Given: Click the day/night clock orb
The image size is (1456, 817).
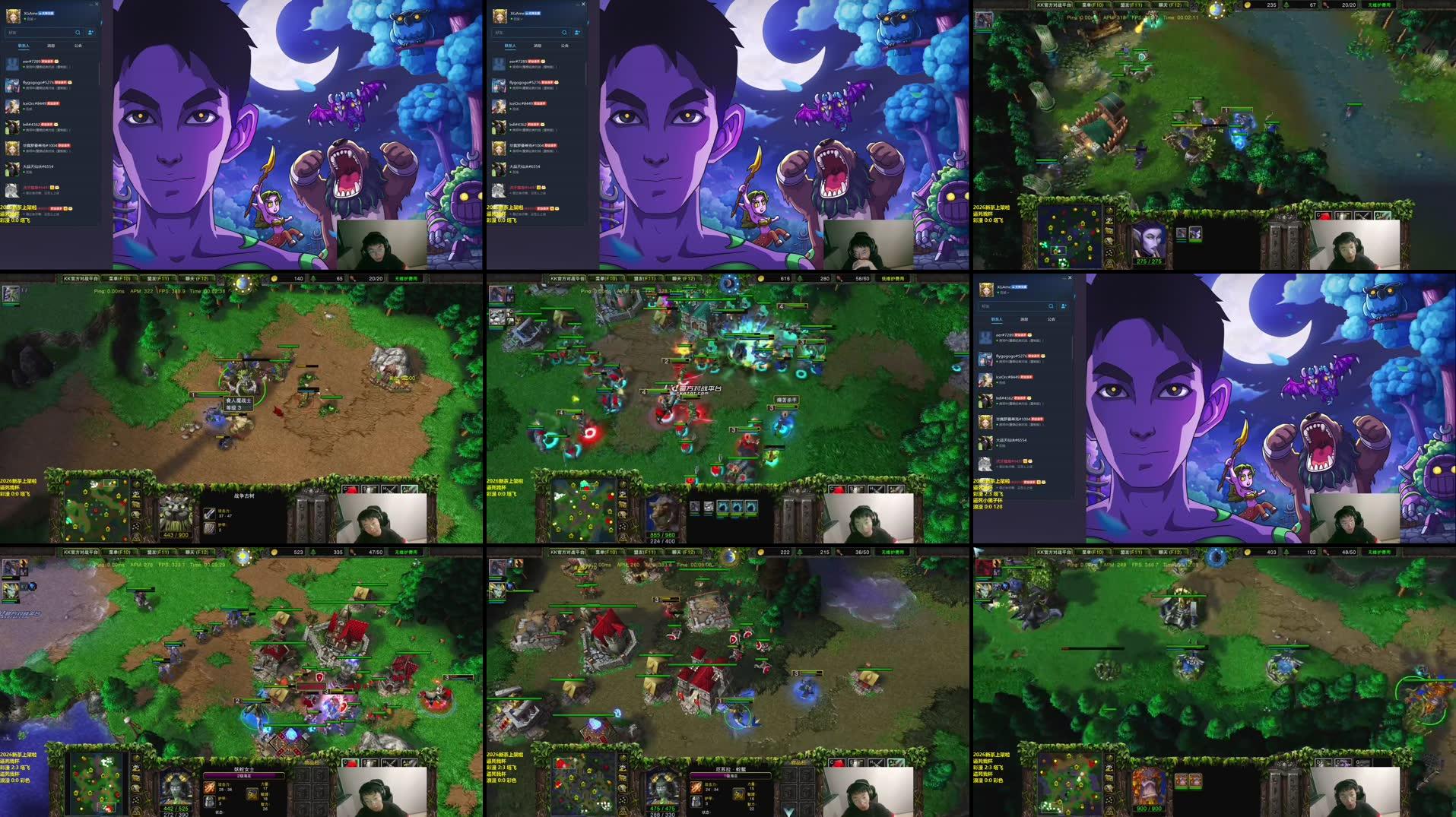Looking at the screenshot, I should coord(1215,9).
